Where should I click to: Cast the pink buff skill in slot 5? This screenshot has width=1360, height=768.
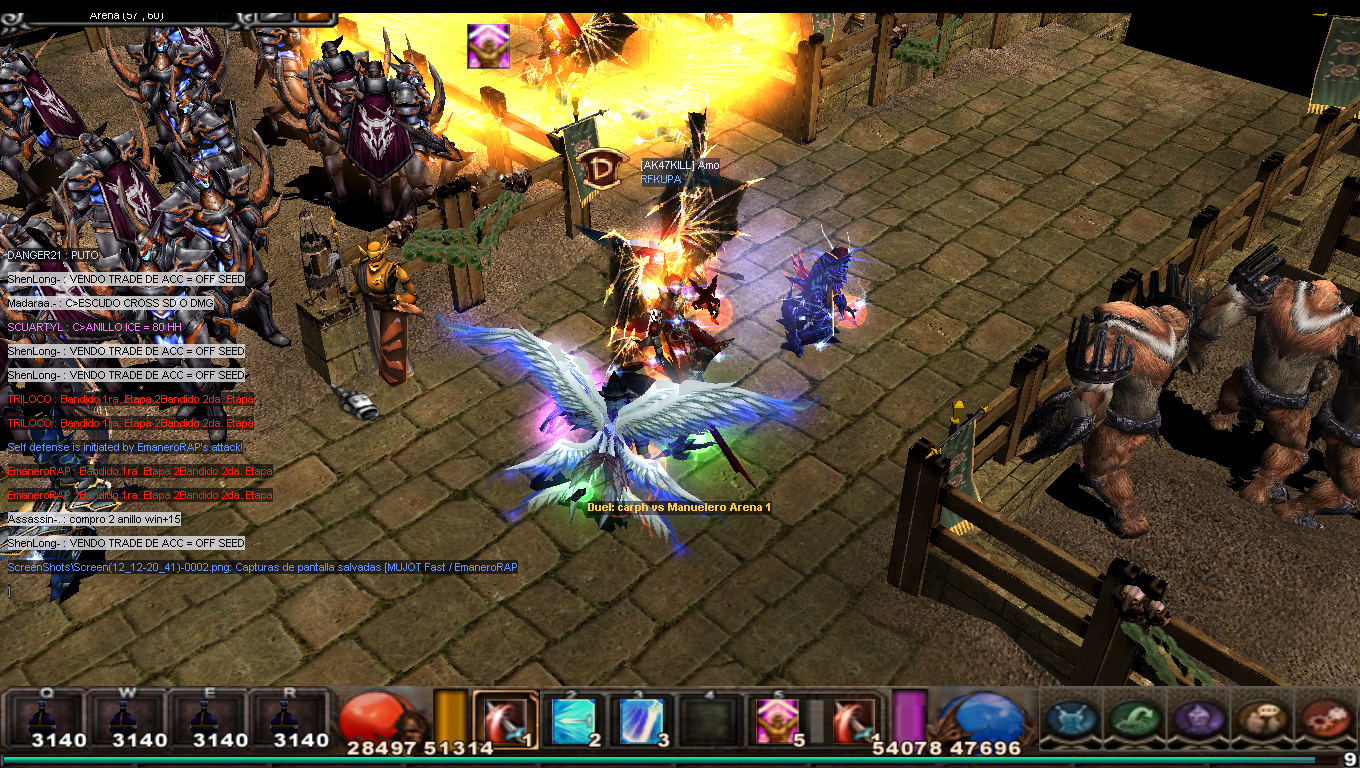pyautogui.click(x=776, y=721)
